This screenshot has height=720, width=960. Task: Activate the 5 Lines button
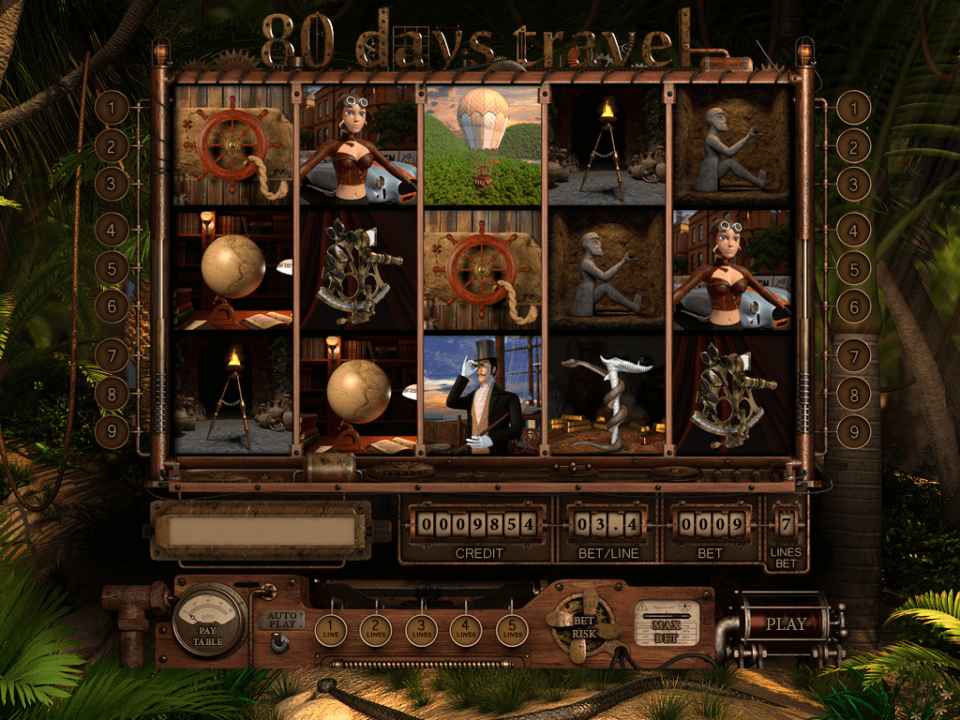[512, 630]
